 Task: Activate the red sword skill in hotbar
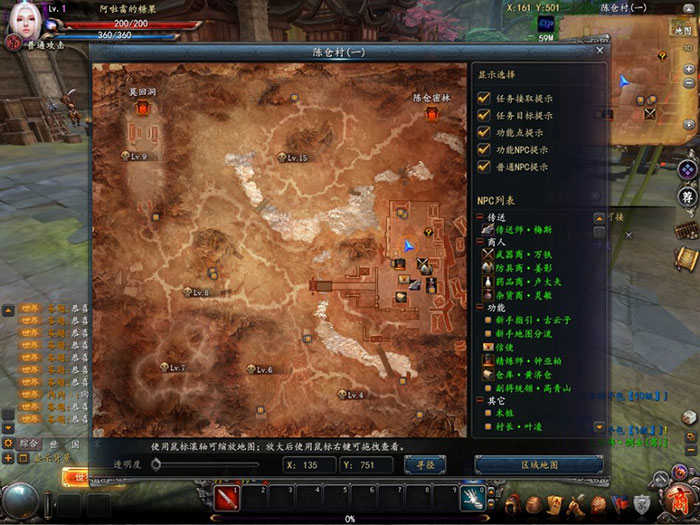[x=226, y=495]
